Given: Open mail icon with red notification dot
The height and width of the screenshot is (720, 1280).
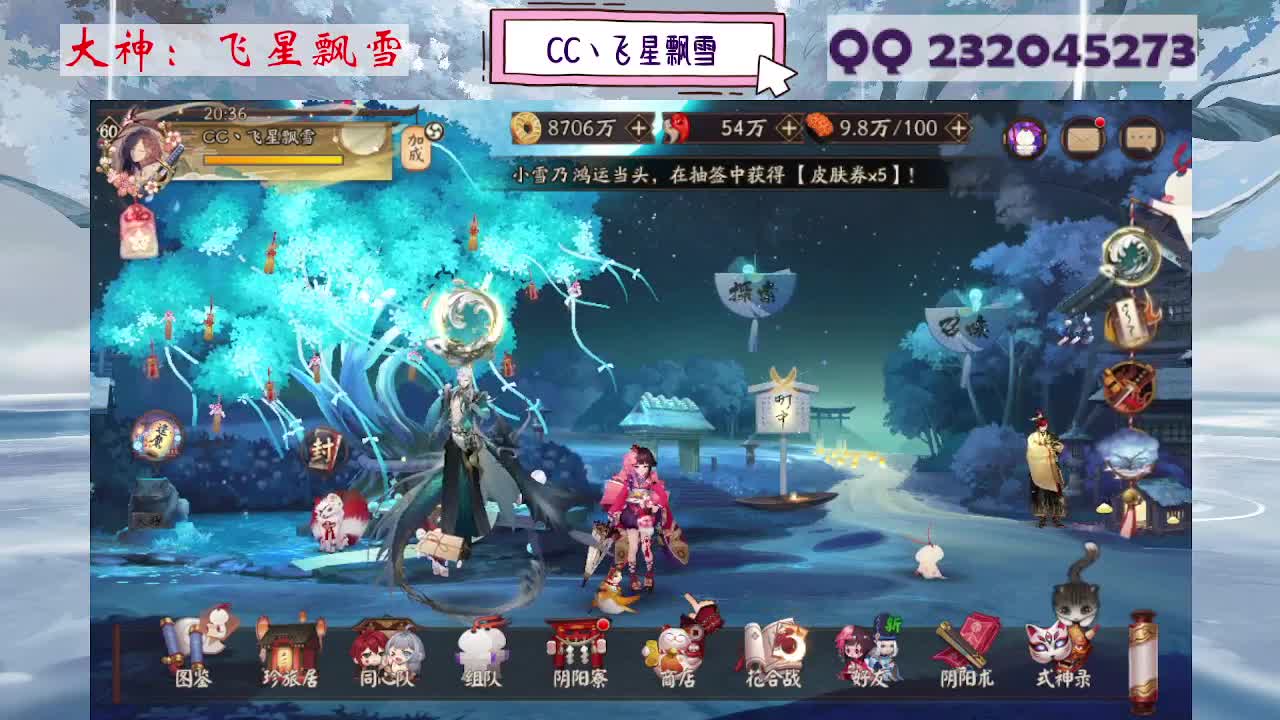Looking at the screenshot, I should point(1085,137).
